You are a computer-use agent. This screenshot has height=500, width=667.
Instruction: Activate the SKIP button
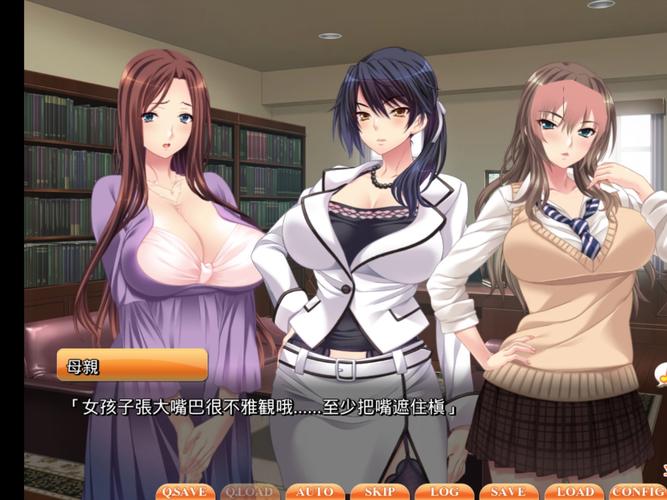(379, 492)
